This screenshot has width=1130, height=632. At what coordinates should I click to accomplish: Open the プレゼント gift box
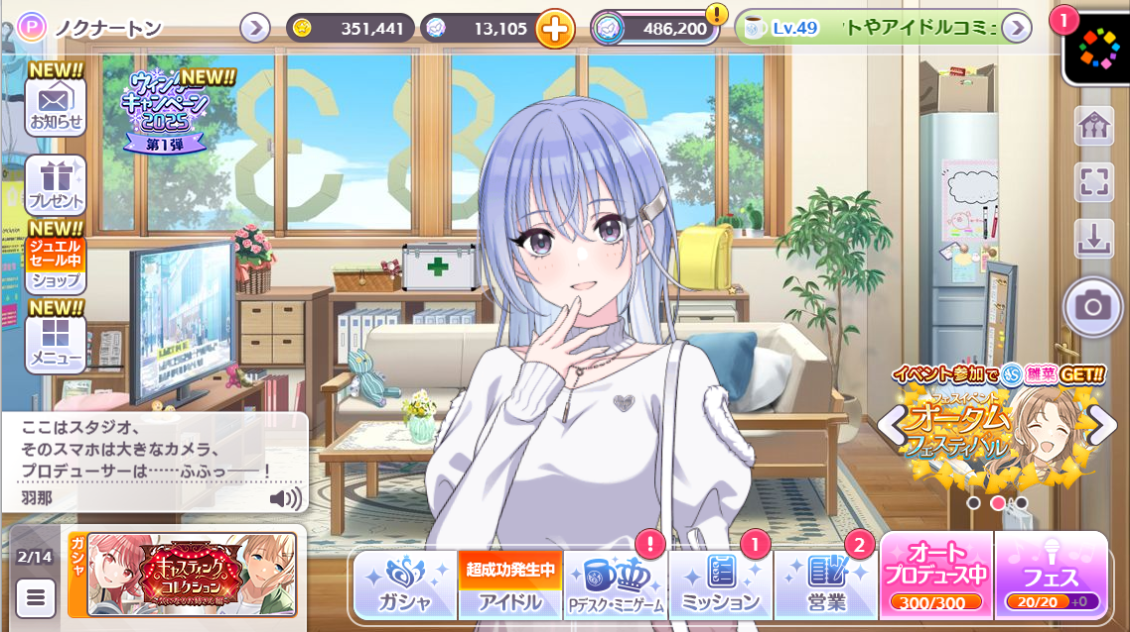pos(55,185)
